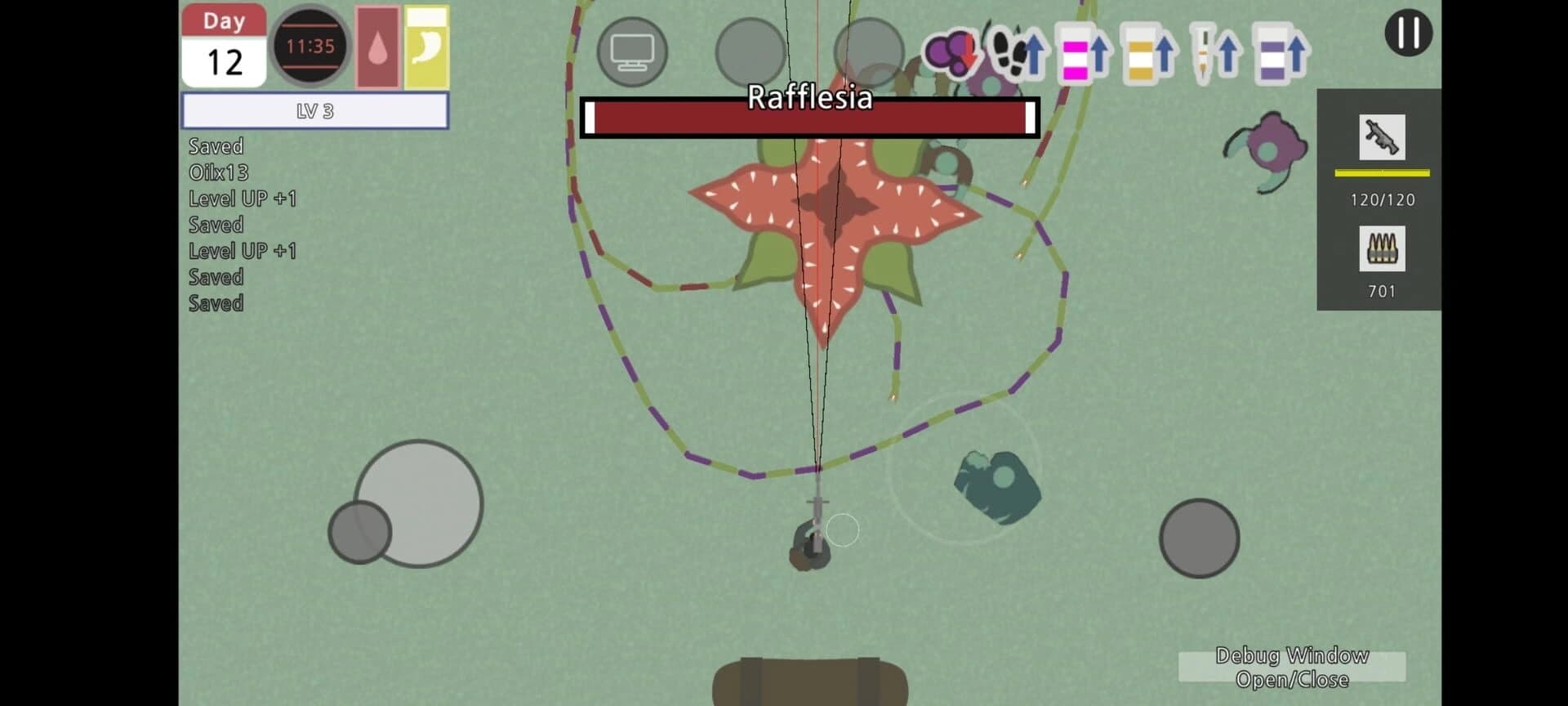Click the Oilx13 log entry text
1568x706 pixels.
(x=219, y=172)
